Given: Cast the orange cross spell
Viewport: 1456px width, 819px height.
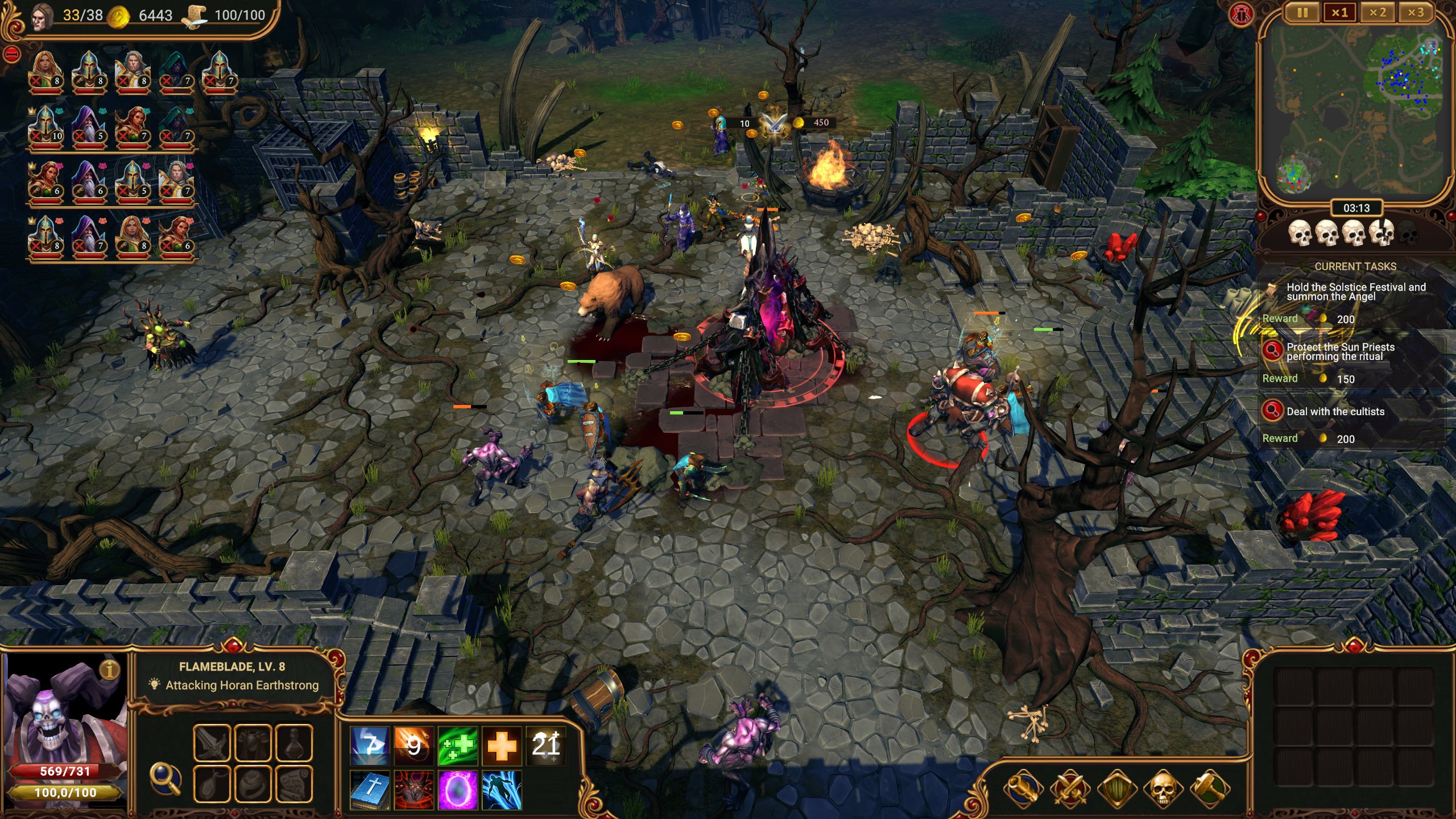Looking at the screenshot, I should click(502, 745).
